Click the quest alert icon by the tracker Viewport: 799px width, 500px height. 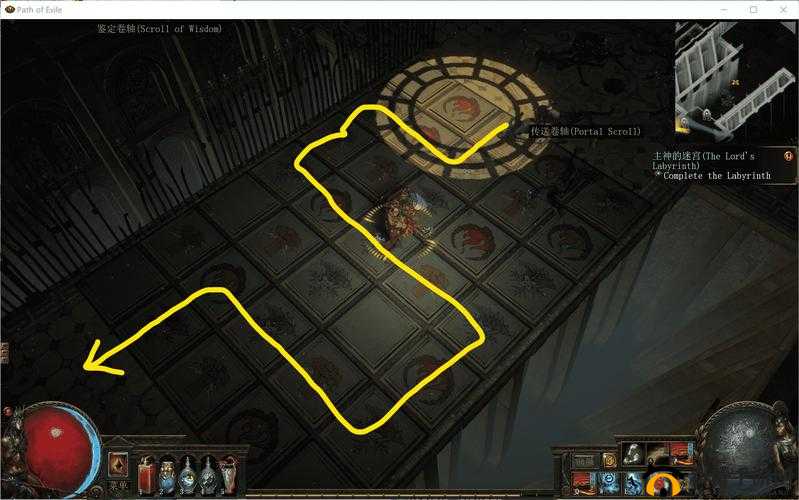click(788, 157)
